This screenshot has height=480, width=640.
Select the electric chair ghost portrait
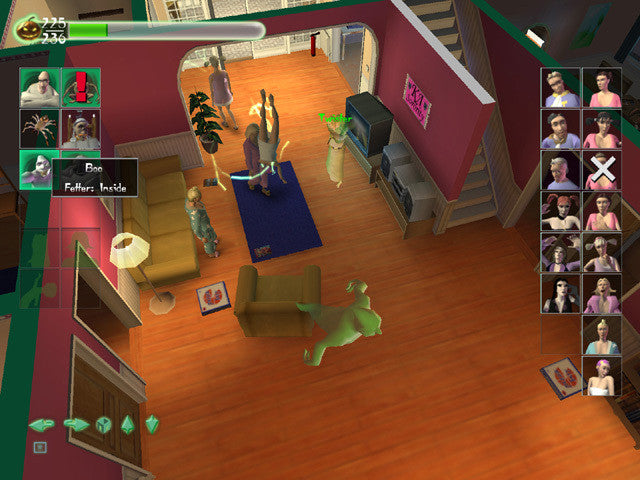[x=80, y=129]
